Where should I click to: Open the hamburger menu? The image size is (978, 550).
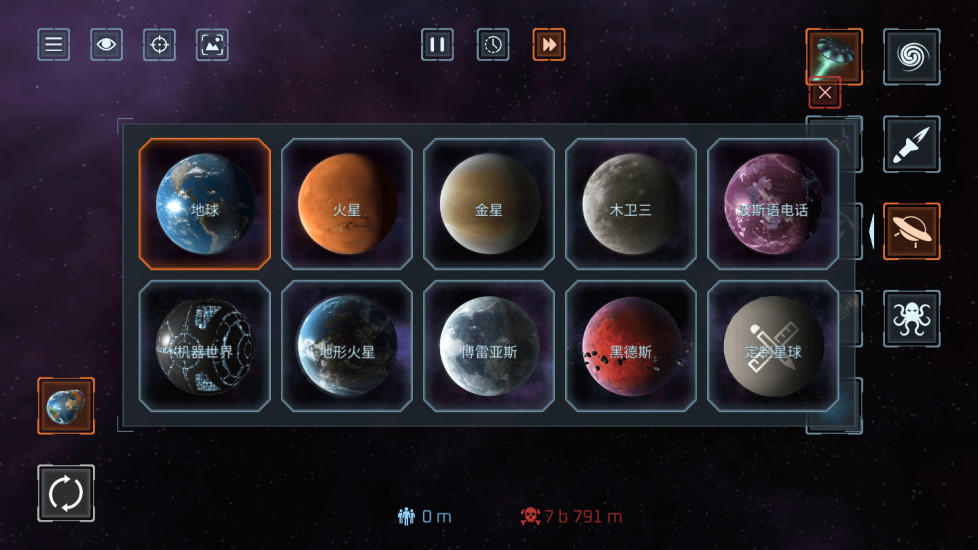[54, 45]
